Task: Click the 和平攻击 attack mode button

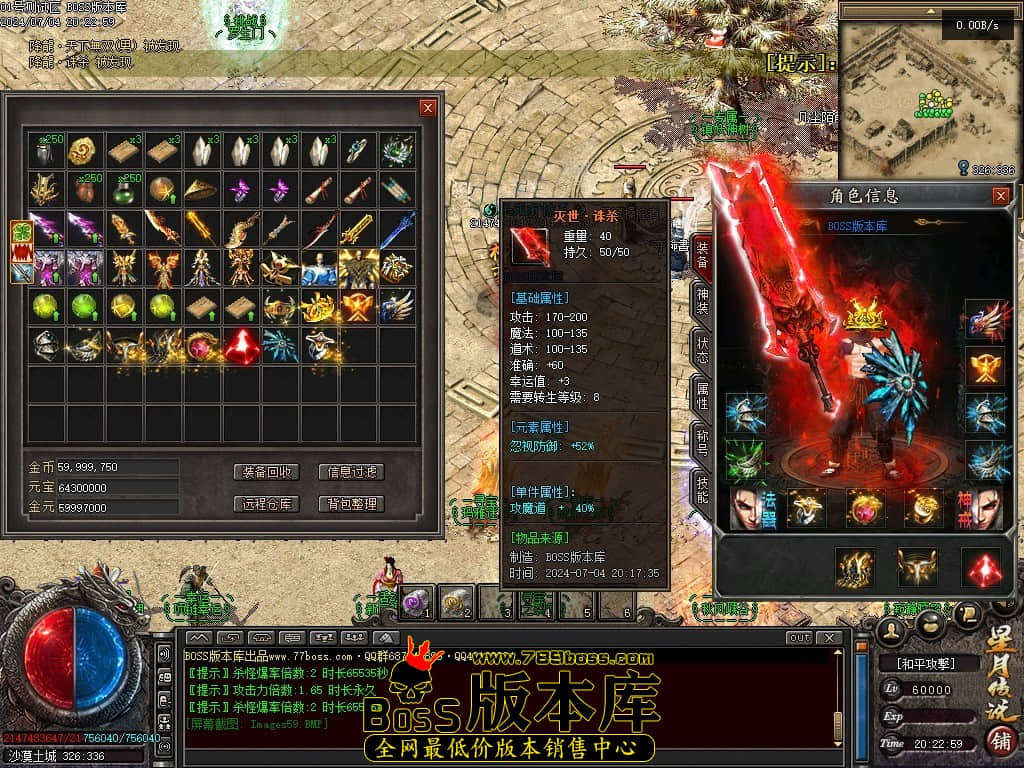Action: (924, 663)
